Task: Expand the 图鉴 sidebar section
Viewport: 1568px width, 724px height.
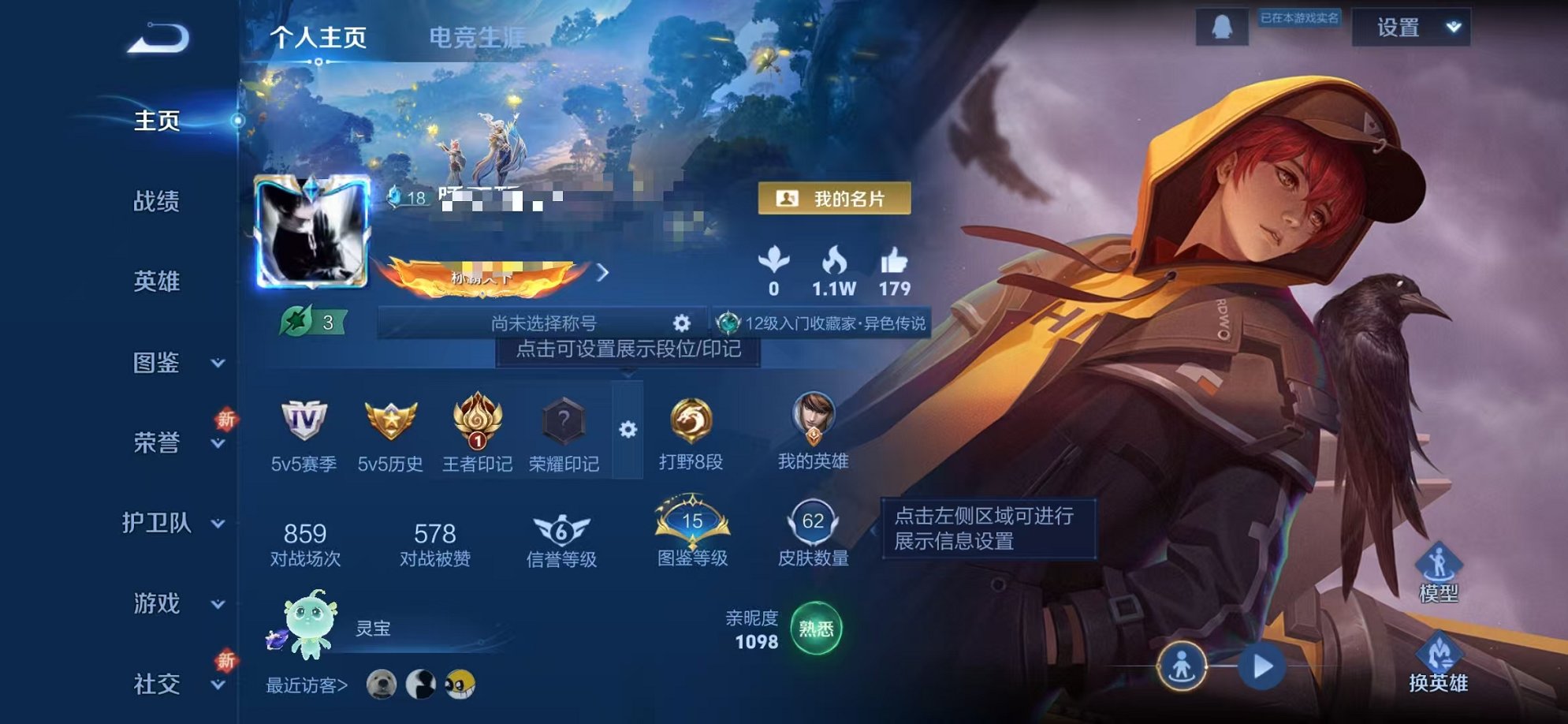Action: (162, 364)
